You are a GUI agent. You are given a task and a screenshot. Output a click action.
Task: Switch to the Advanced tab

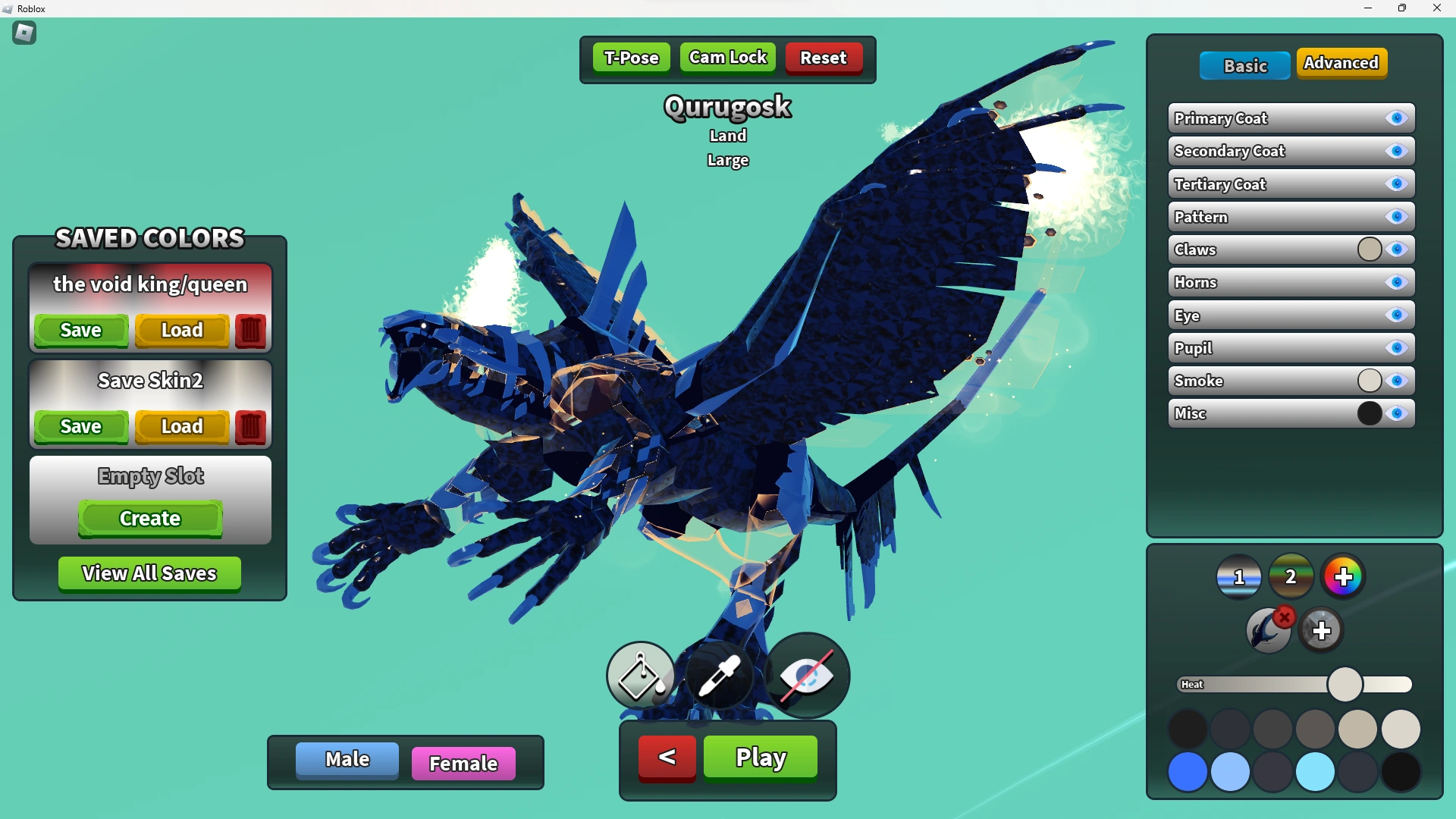(x=1341, y=64)
